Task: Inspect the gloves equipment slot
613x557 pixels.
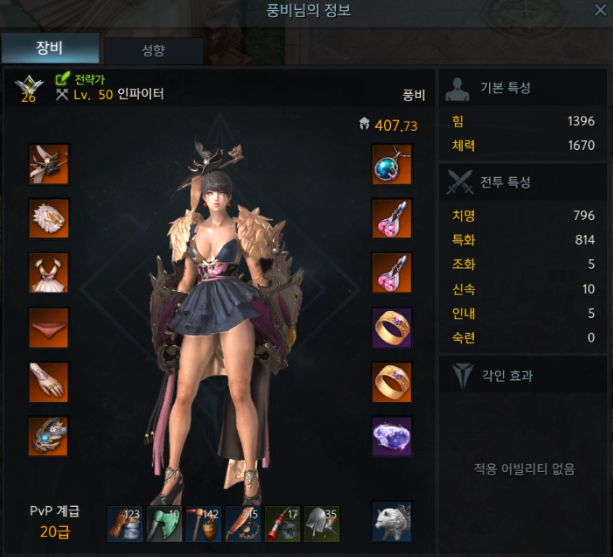Action: tap(48, 381)
